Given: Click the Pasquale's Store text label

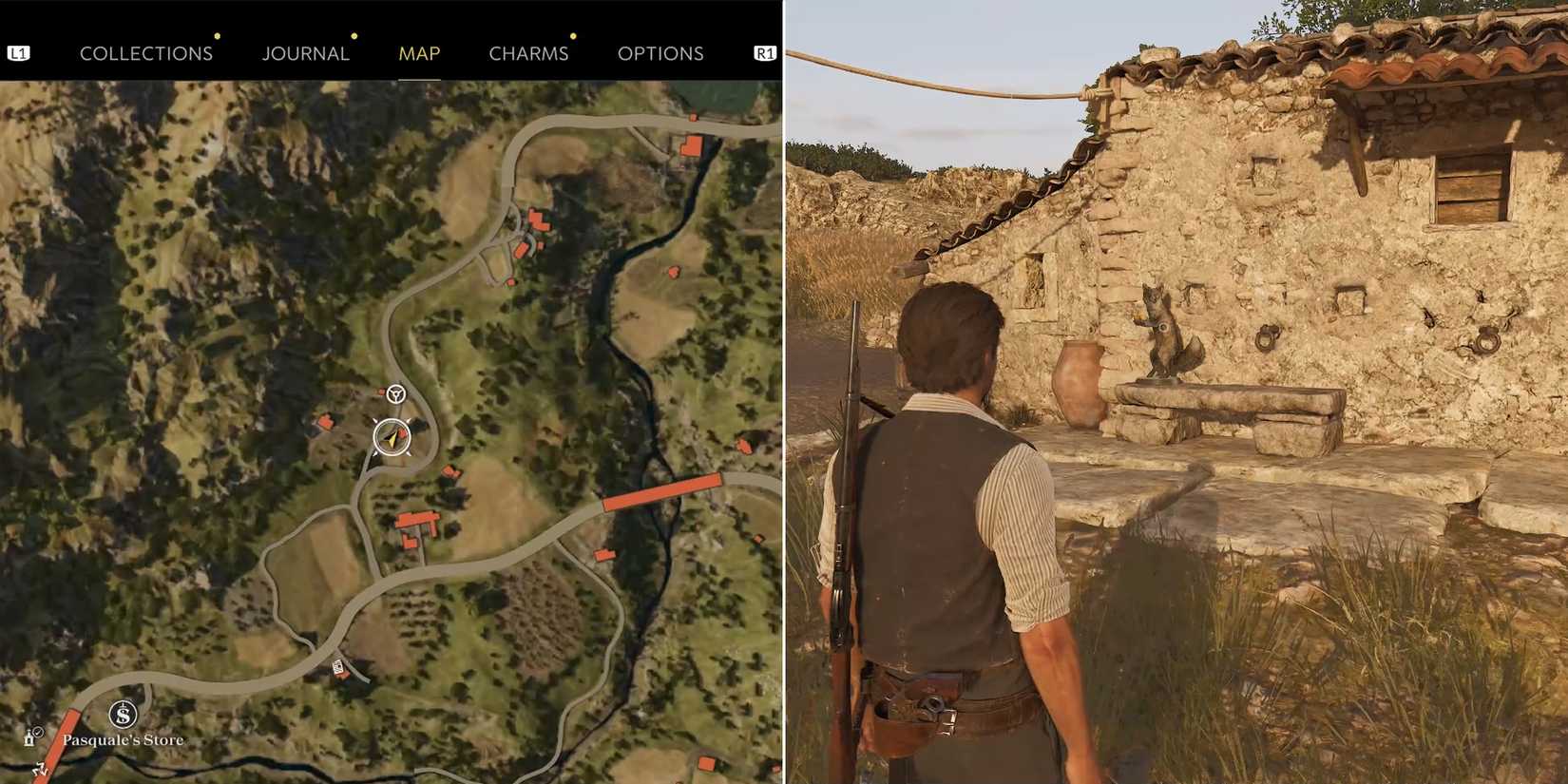Looking at the screenshot, I should 123,738.
